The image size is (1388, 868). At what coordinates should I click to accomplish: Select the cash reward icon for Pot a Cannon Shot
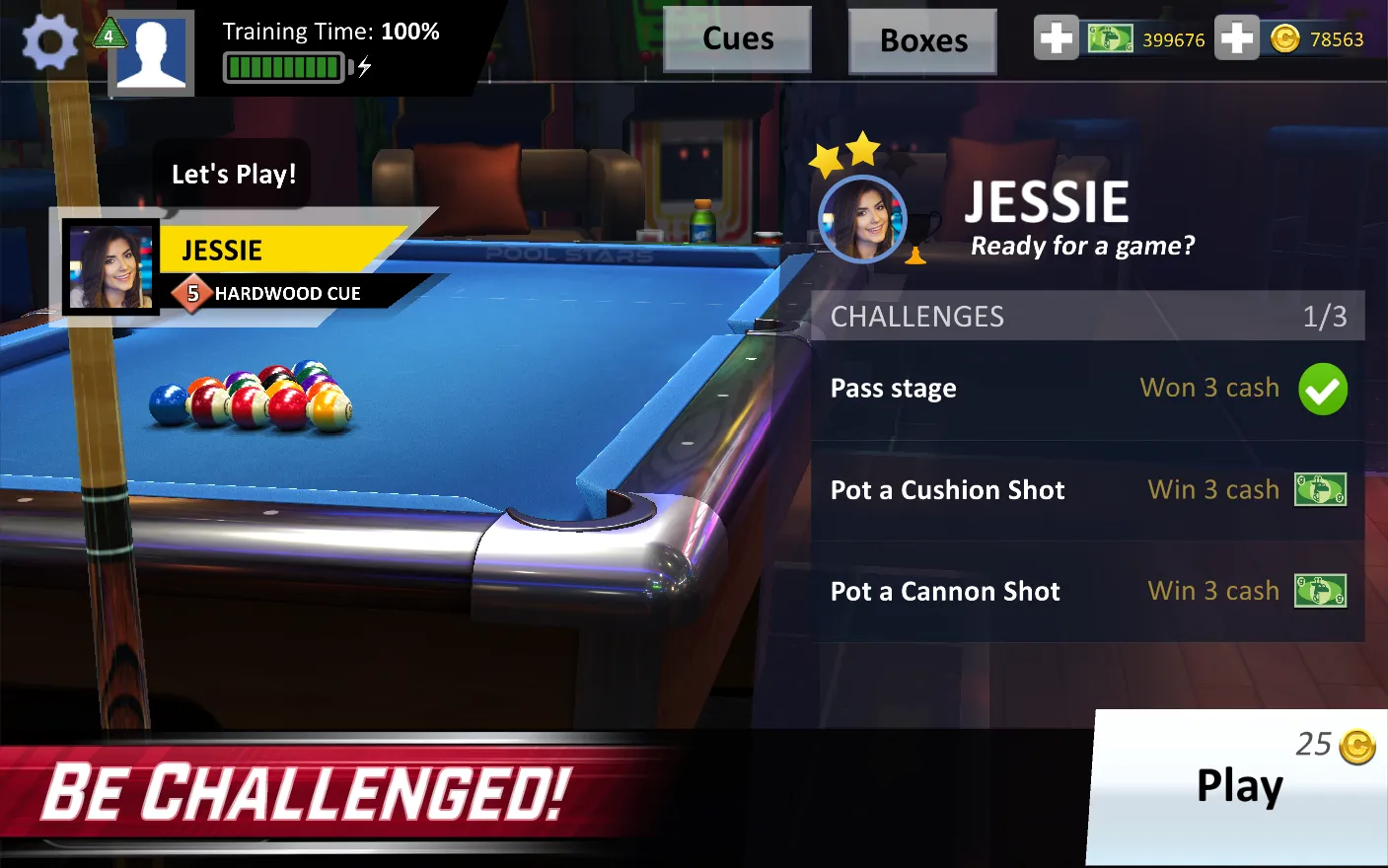pyautogui.click(x=1322, y=591)
